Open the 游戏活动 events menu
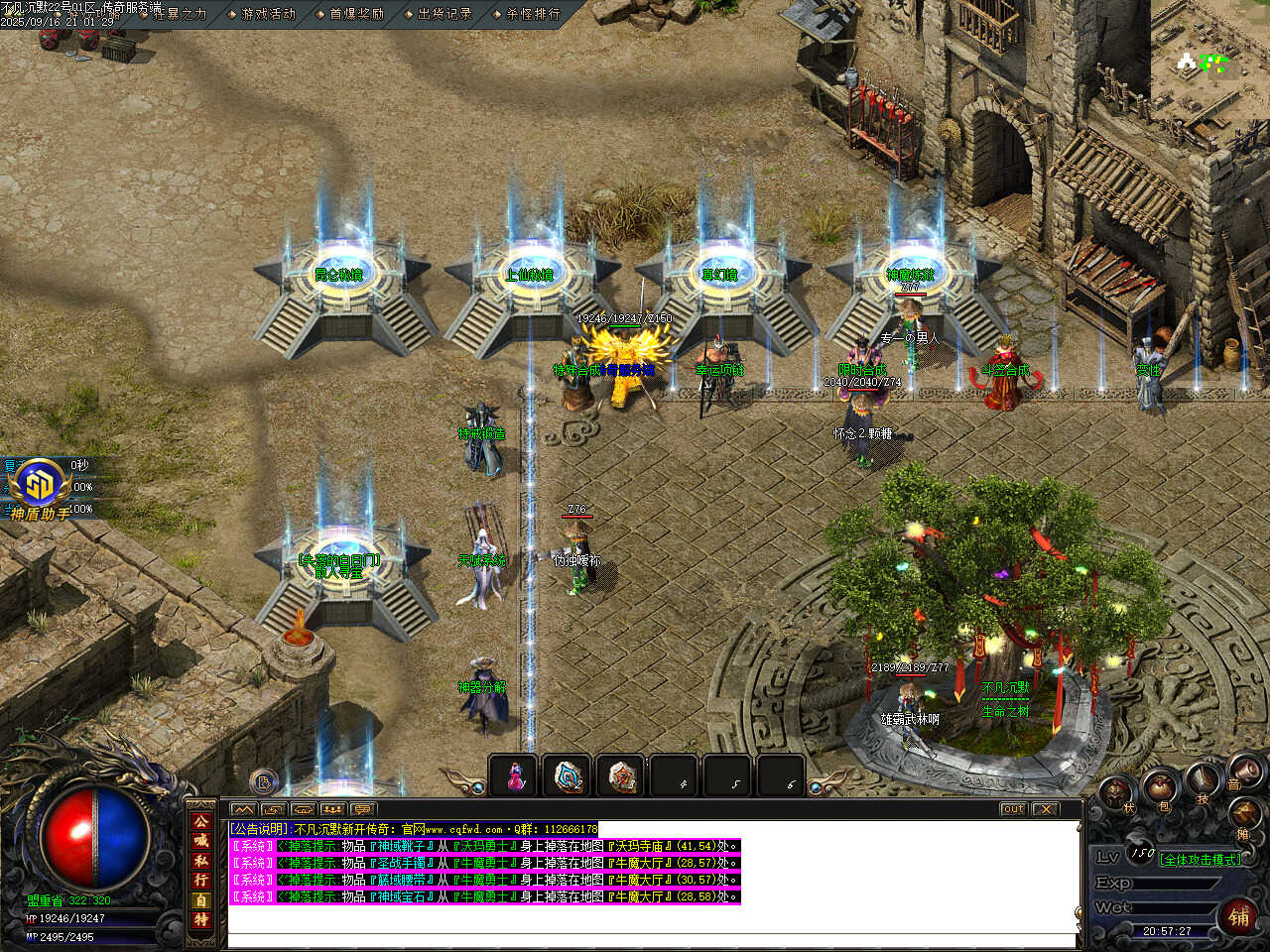 pos(268,14)
